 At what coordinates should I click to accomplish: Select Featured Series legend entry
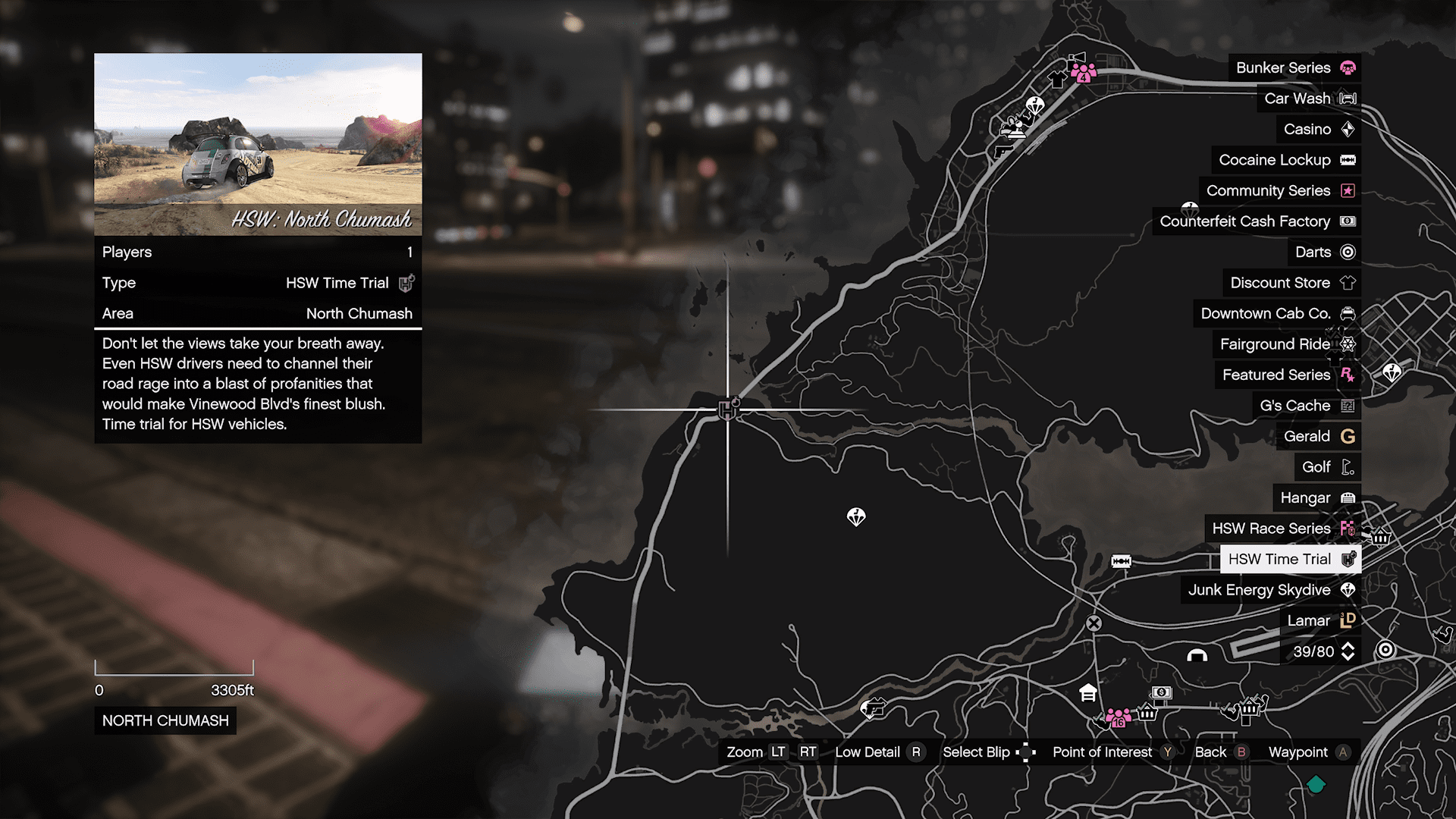(1287, 375)
